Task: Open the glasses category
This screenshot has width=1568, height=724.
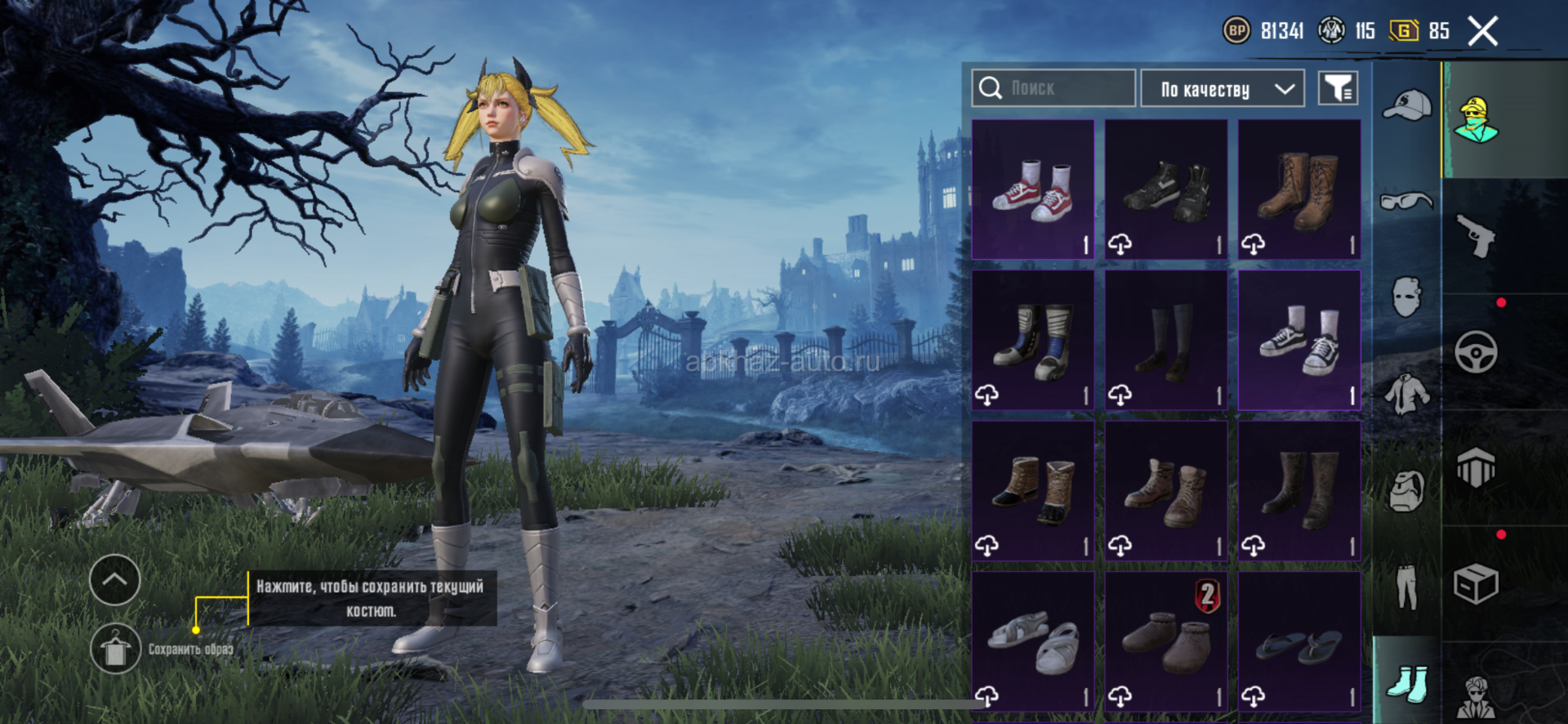Action: click(1407, 200)
